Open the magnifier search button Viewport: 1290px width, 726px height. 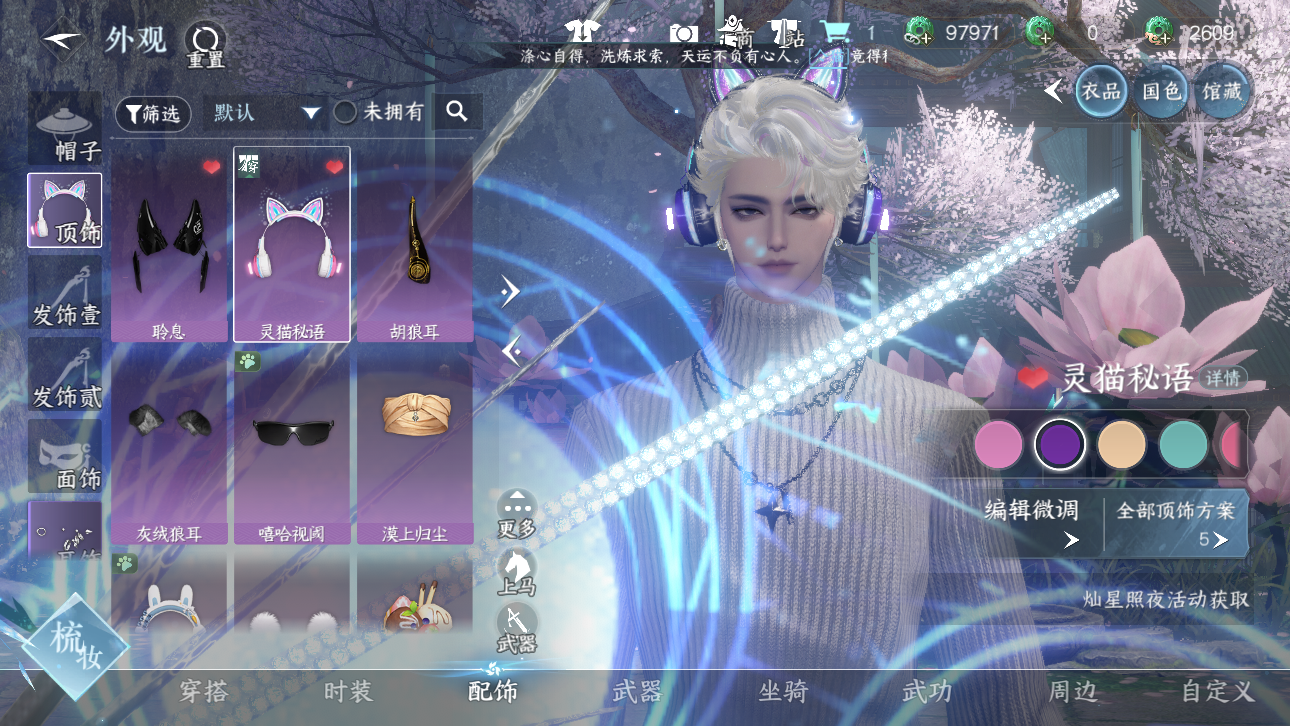457,112
